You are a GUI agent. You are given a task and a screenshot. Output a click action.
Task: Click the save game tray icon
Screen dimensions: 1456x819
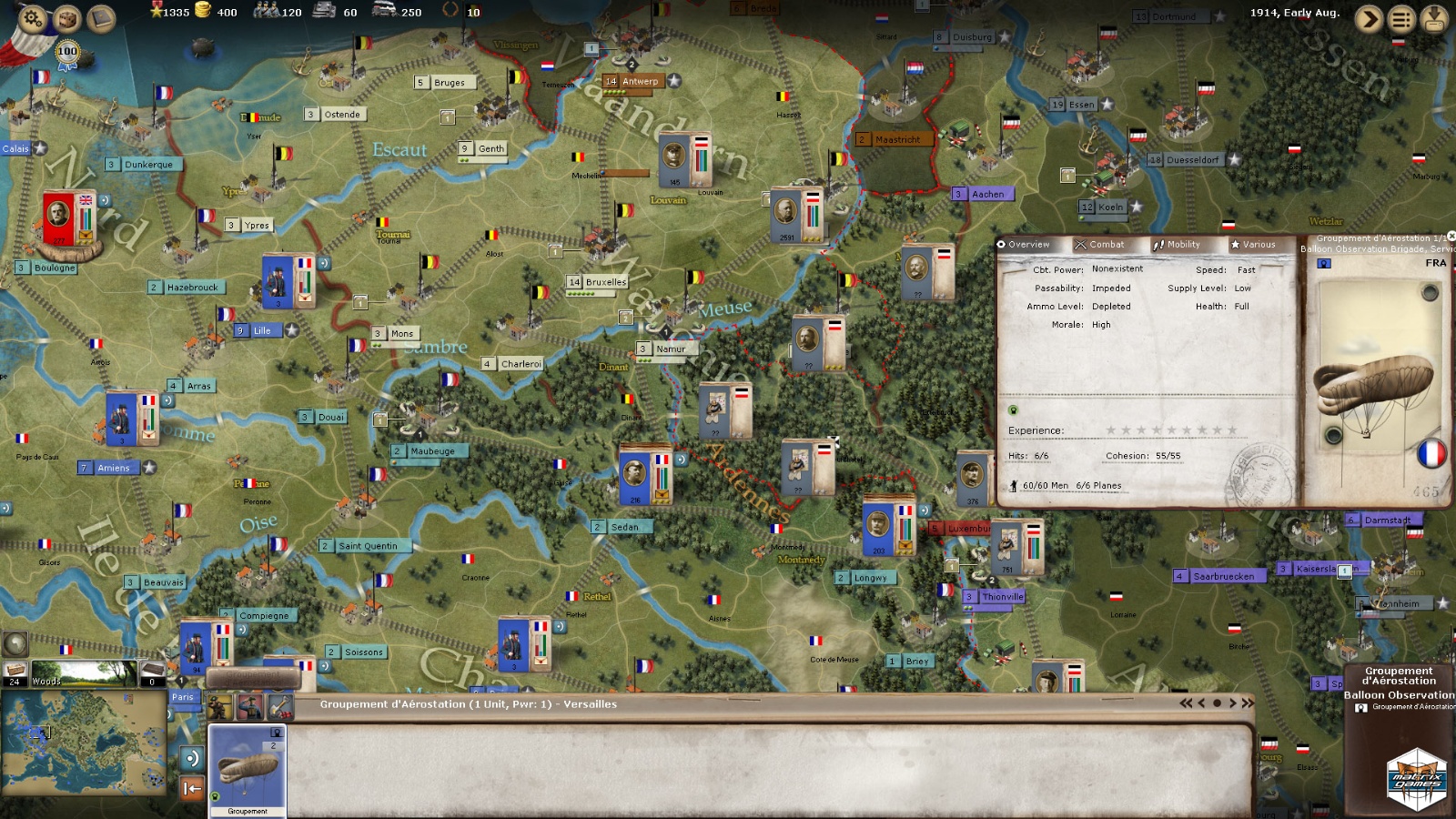(x=1434, y=18)
